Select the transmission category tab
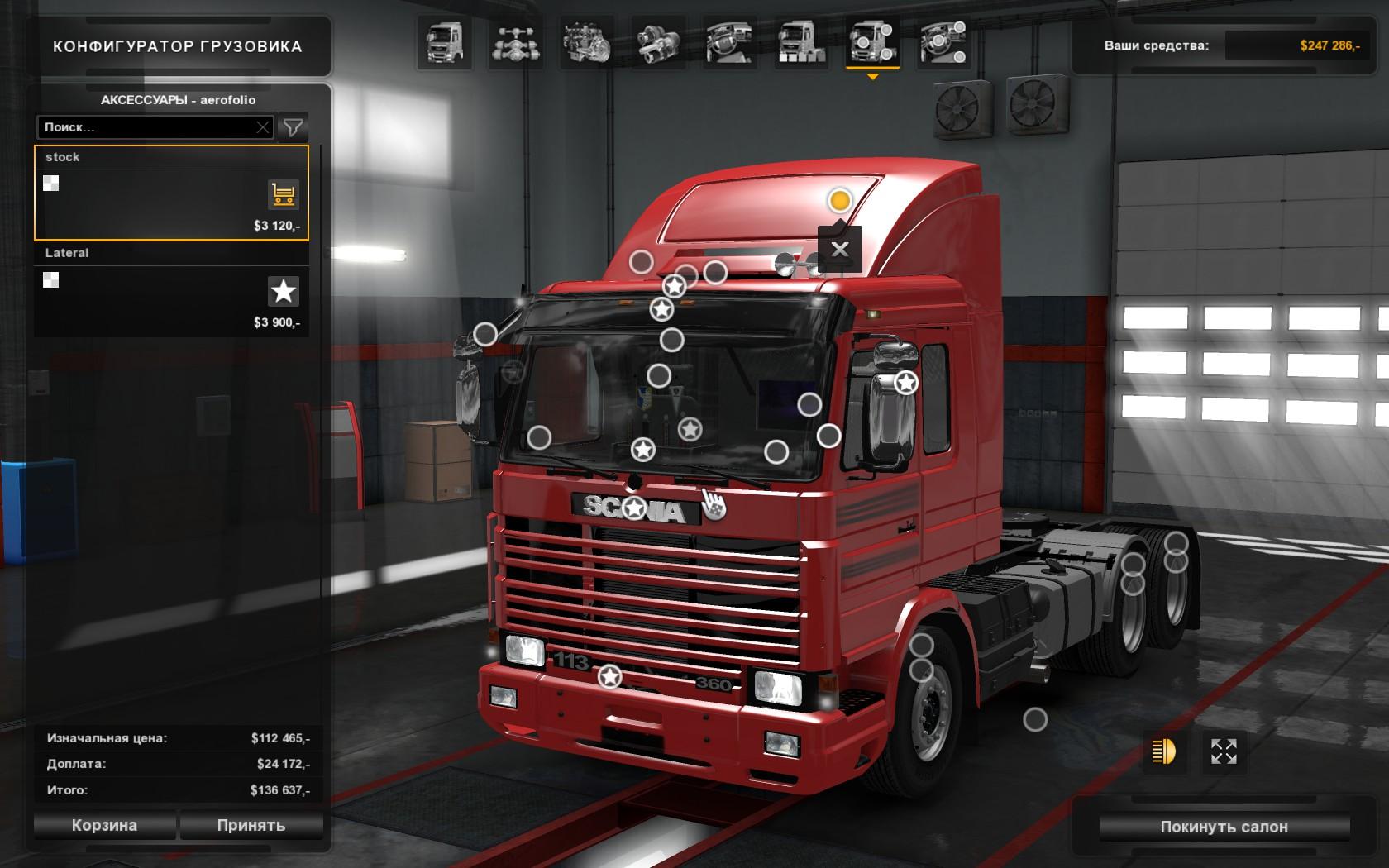The width and height of the screenshot is (1389, 868). 658,43
